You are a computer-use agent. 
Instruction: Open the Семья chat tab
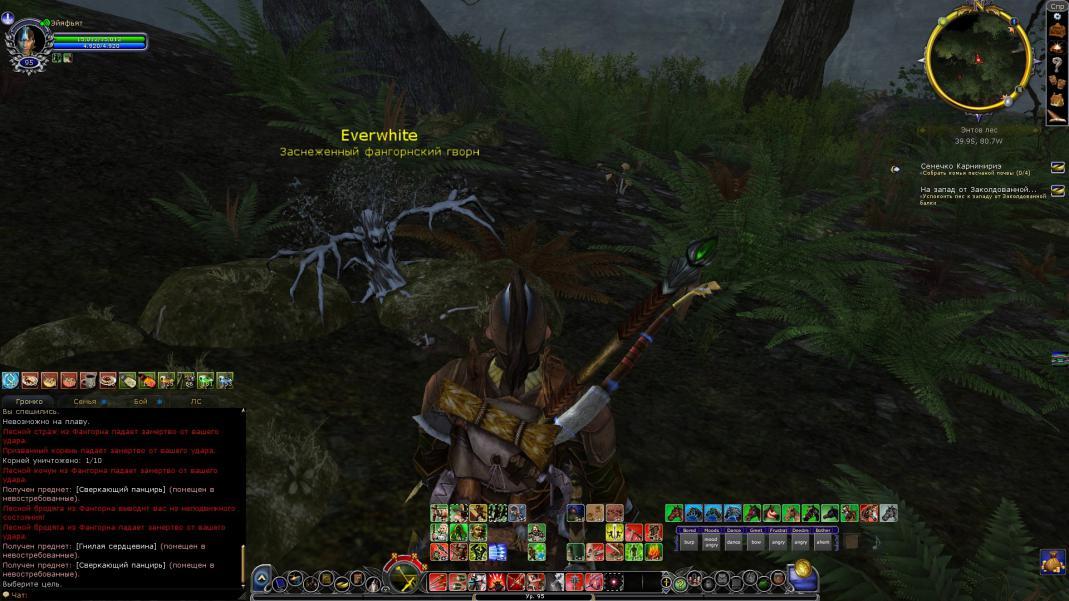(x=86, y=401)
